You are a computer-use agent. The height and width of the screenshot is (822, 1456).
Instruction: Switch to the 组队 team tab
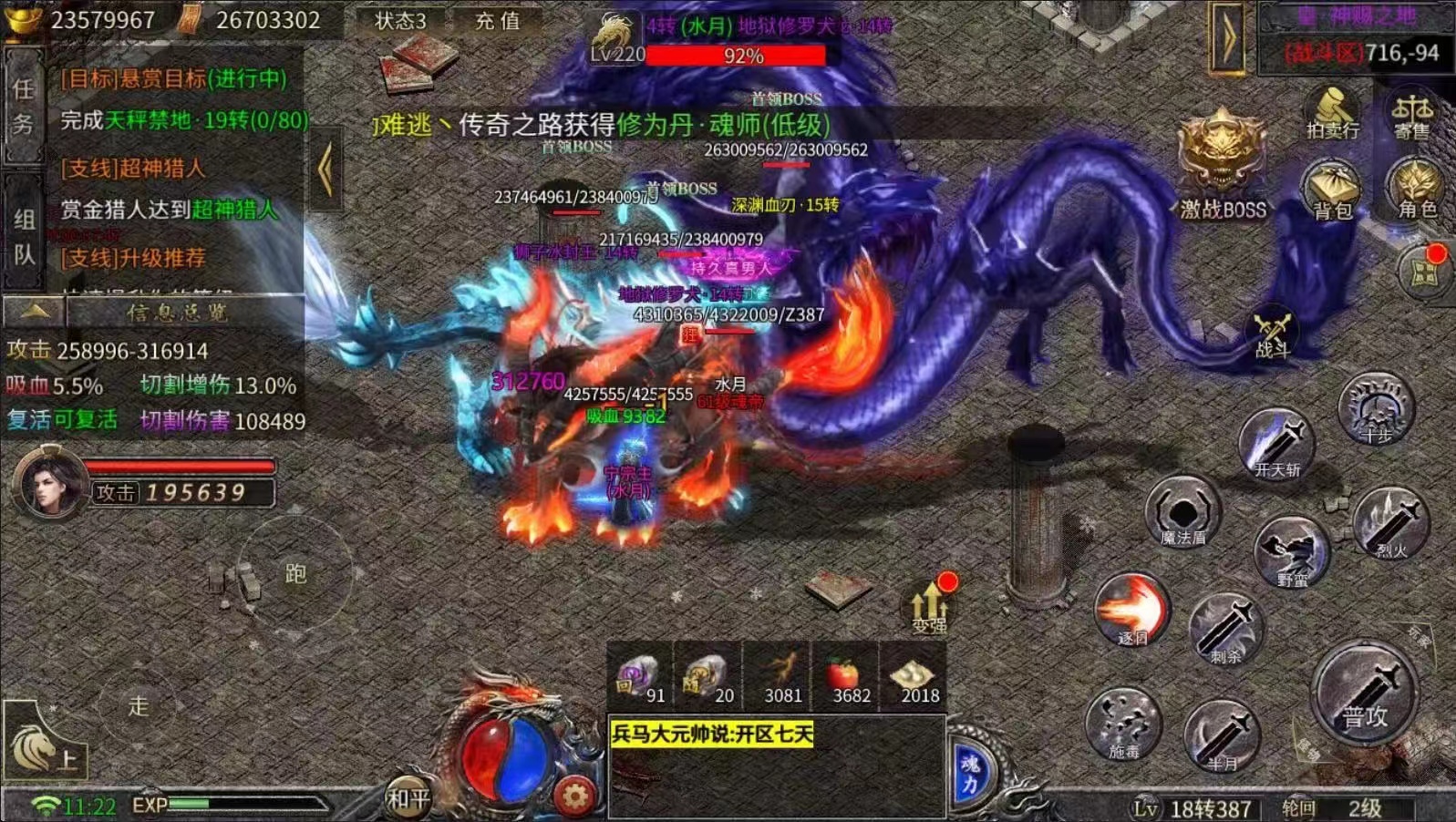23,235
